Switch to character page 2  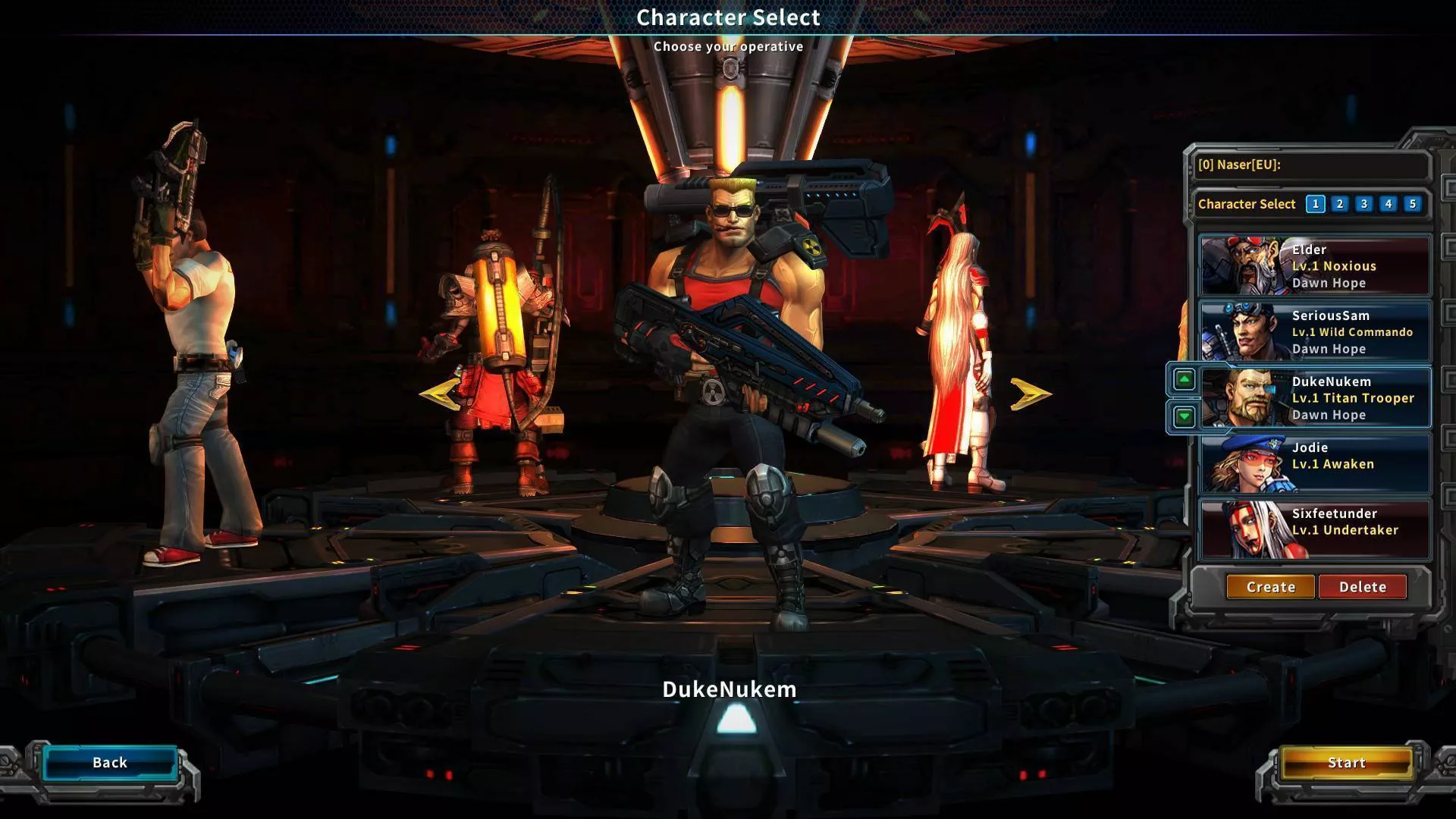click(x=1340, y=204)
